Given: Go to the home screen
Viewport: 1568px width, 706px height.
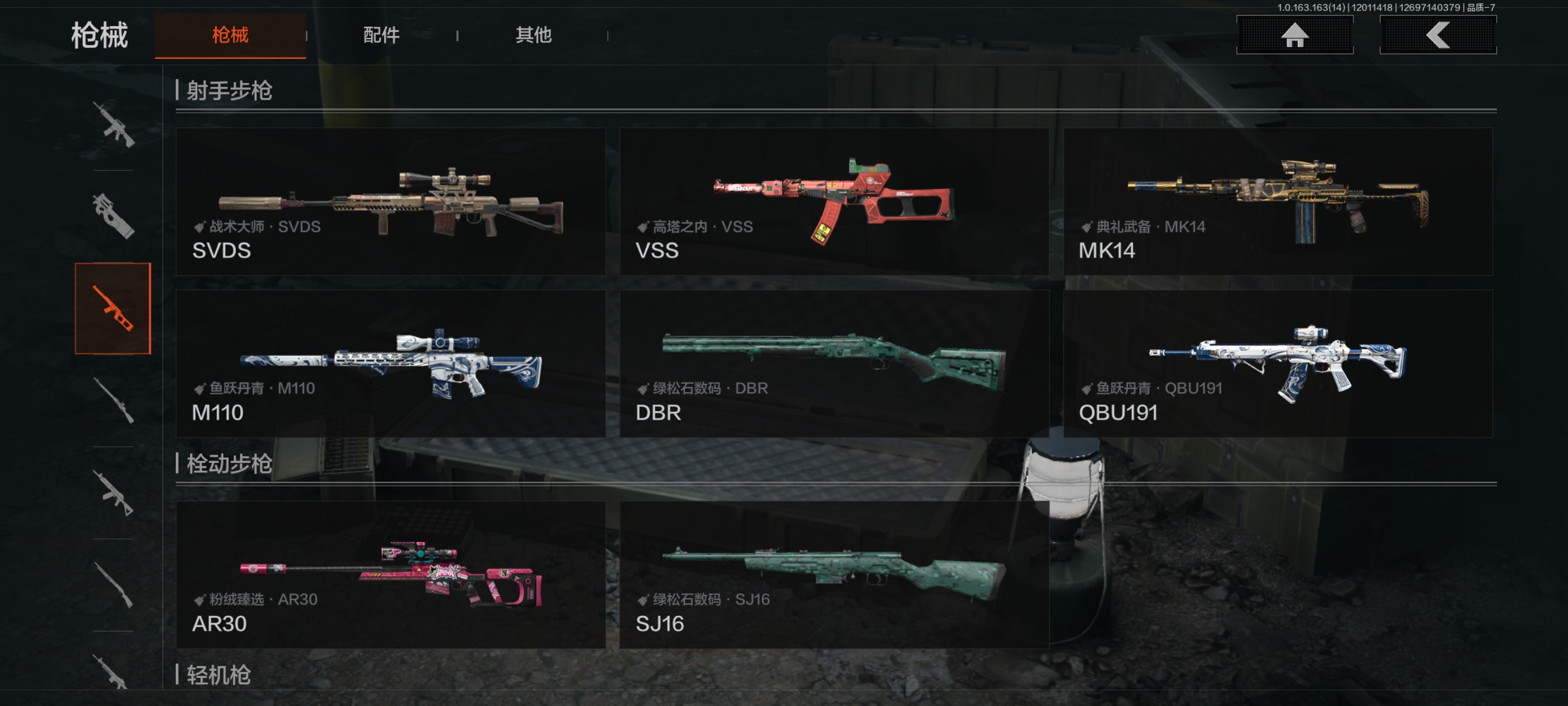Looking at the screenshot, I should tap(1294, 35).
